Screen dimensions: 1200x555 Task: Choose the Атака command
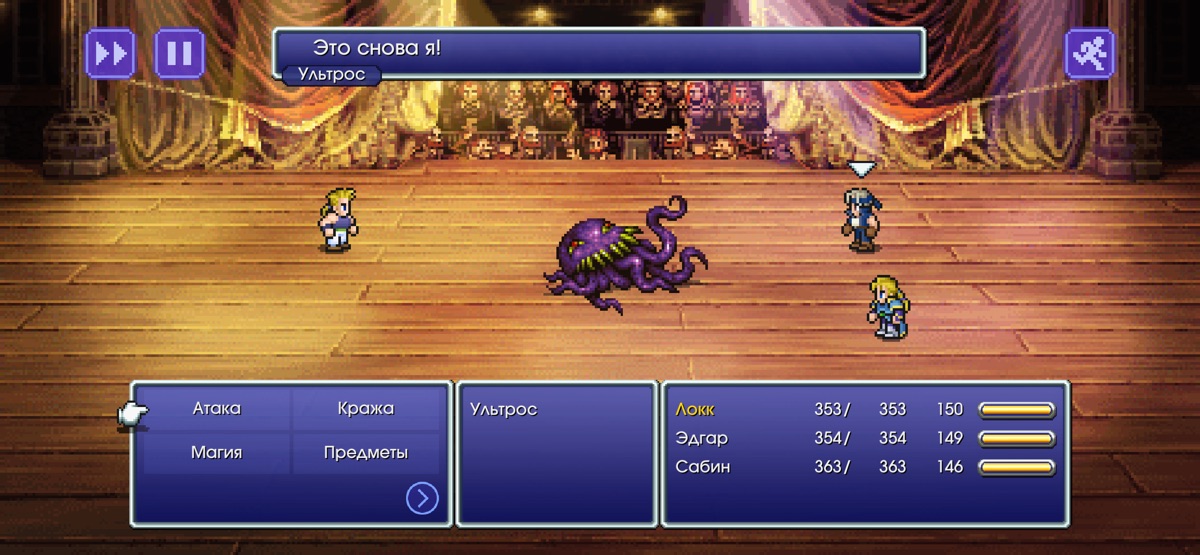tap(216, 409)
